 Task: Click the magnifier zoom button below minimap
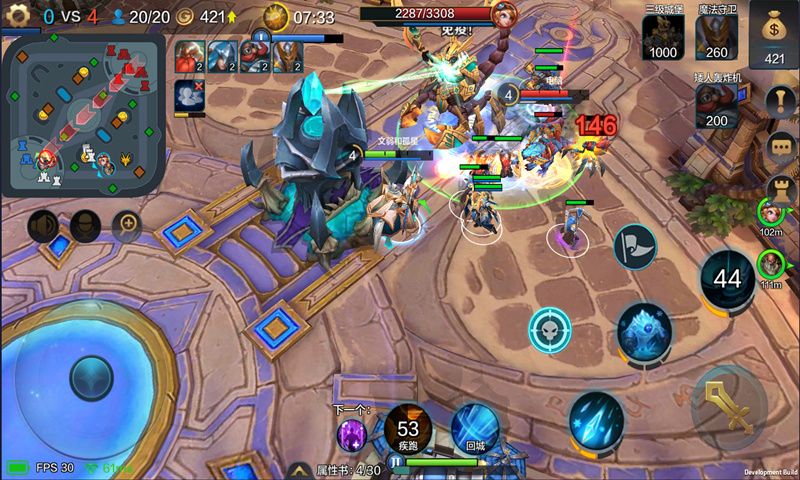127,225
